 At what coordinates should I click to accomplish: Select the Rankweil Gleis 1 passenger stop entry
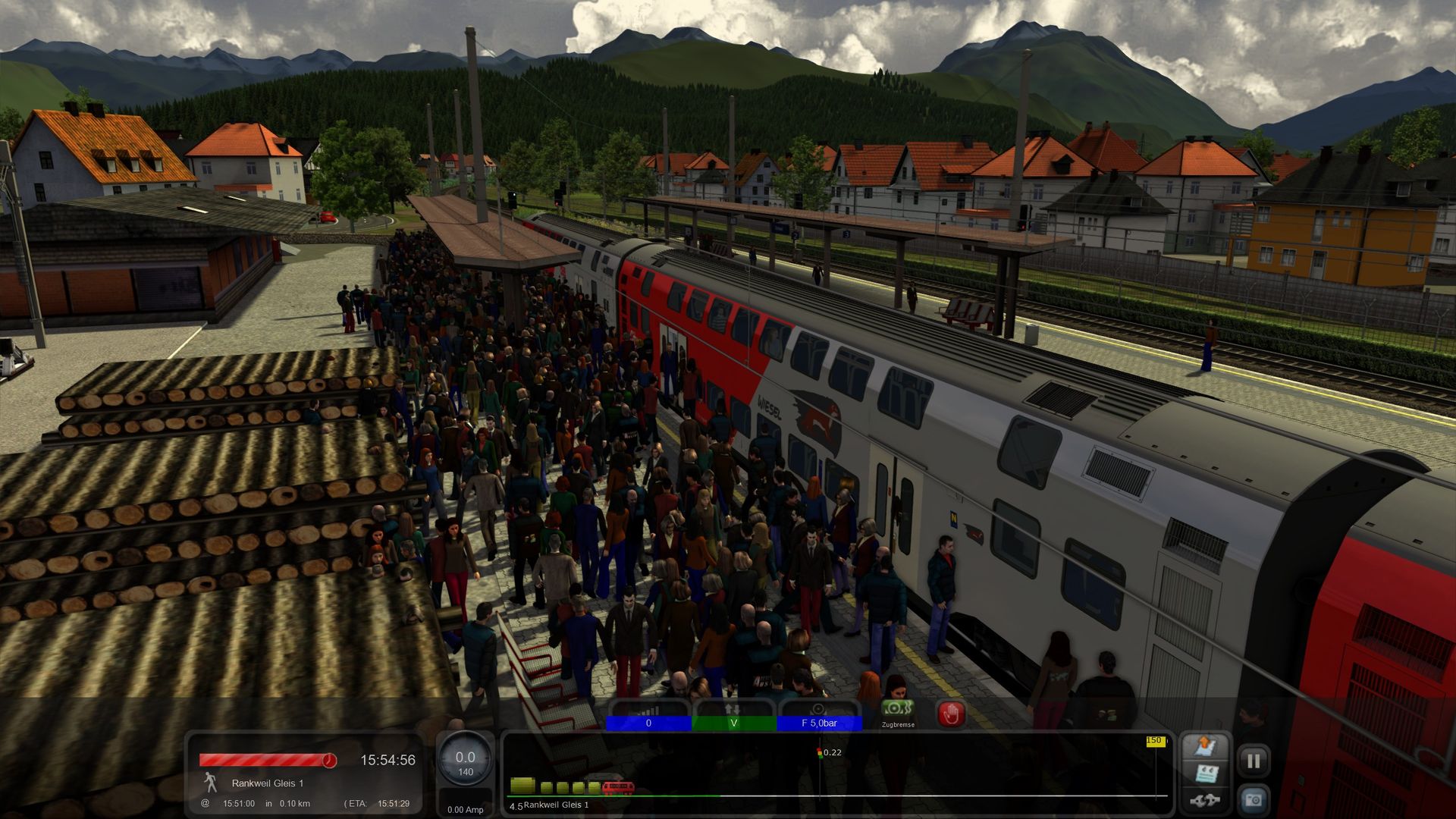point(267,783)
